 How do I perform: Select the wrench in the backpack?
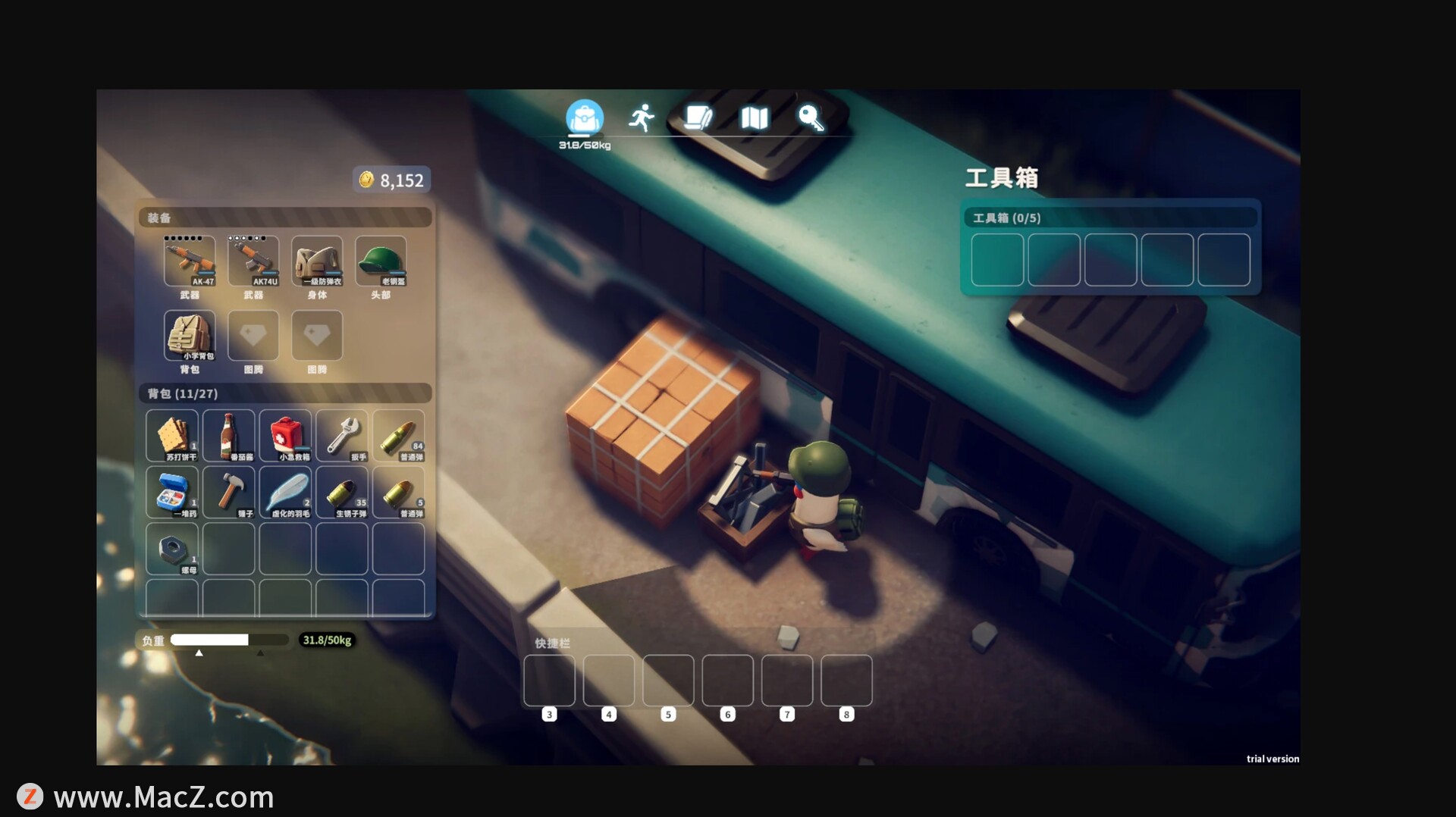tap(342, 435)
